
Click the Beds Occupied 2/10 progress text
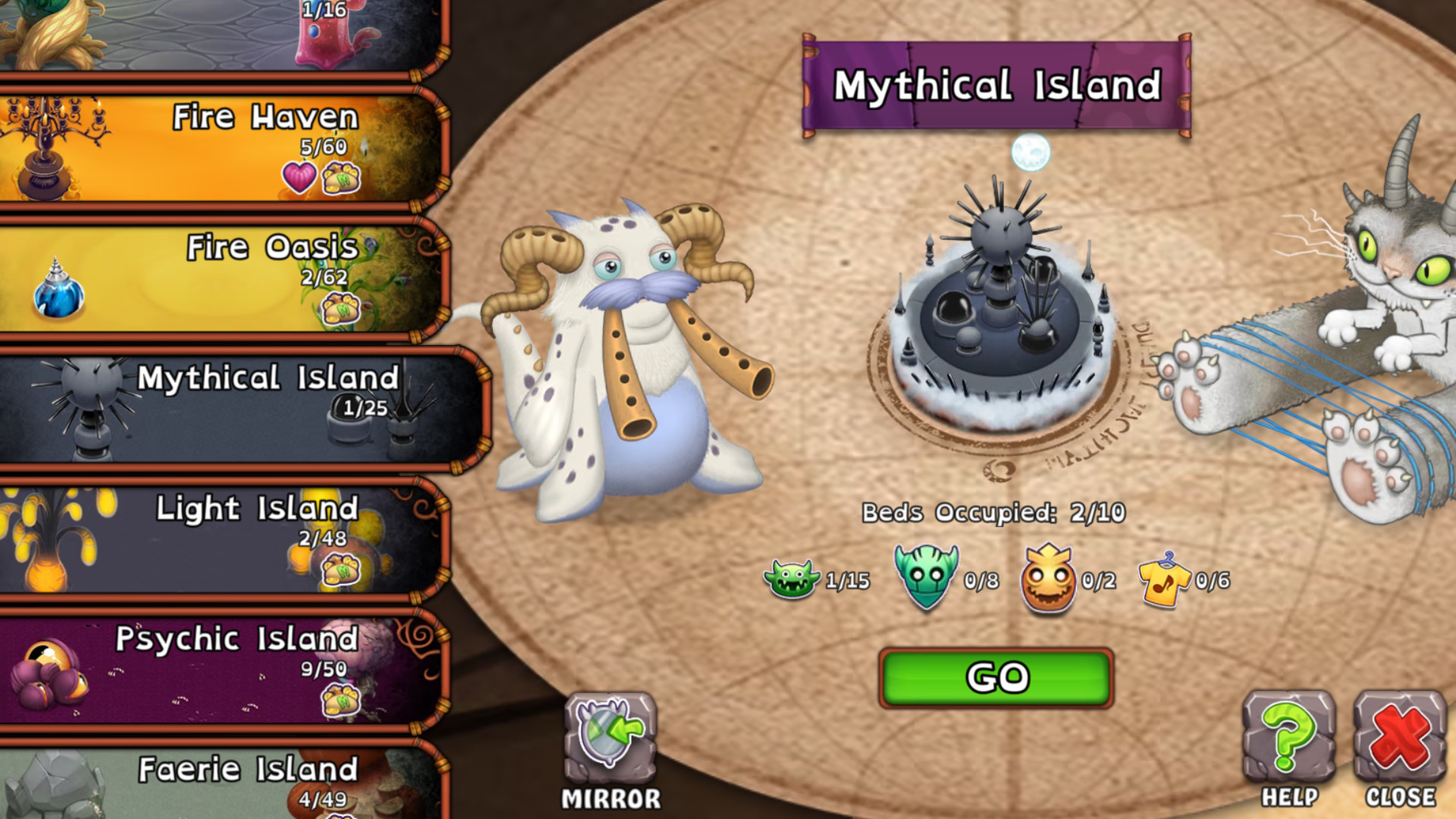(x=993, y=511)
